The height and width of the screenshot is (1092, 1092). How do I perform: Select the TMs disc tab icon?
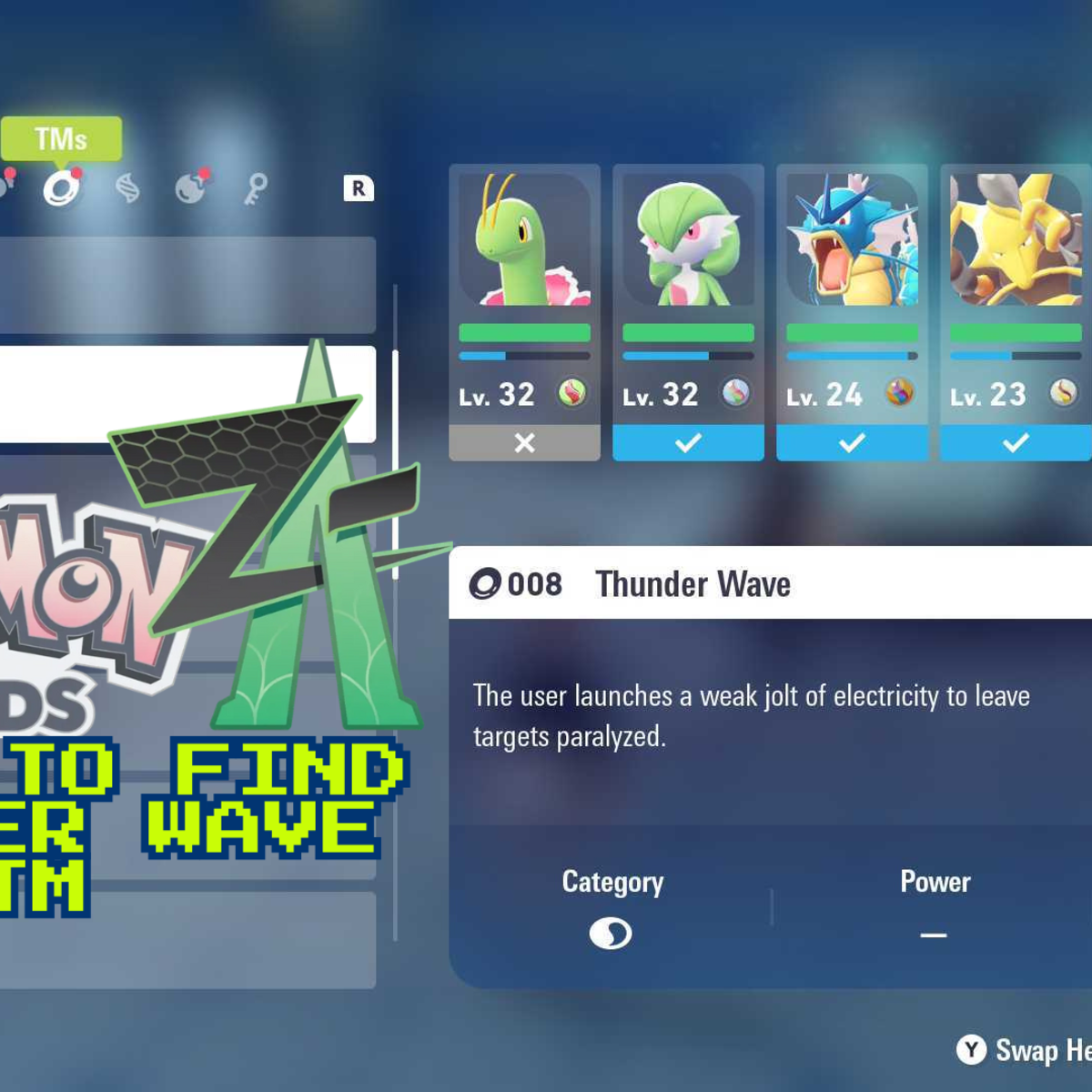(61, 188)
